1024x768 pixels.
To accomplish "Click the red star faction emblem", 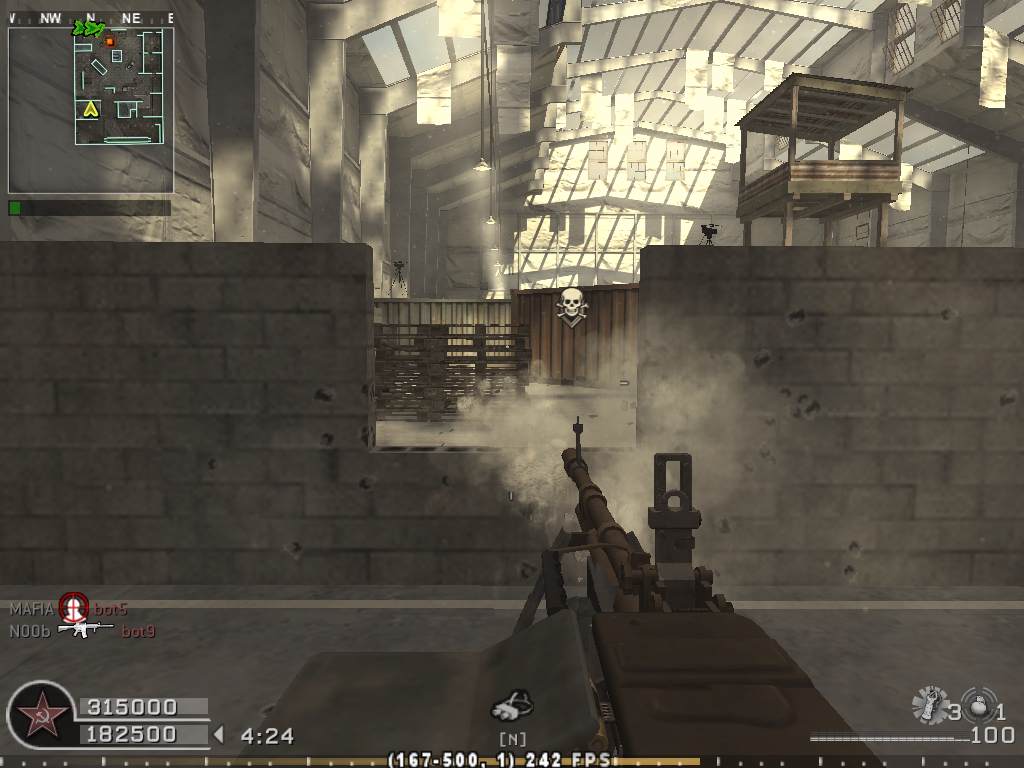I will (40, 715).
